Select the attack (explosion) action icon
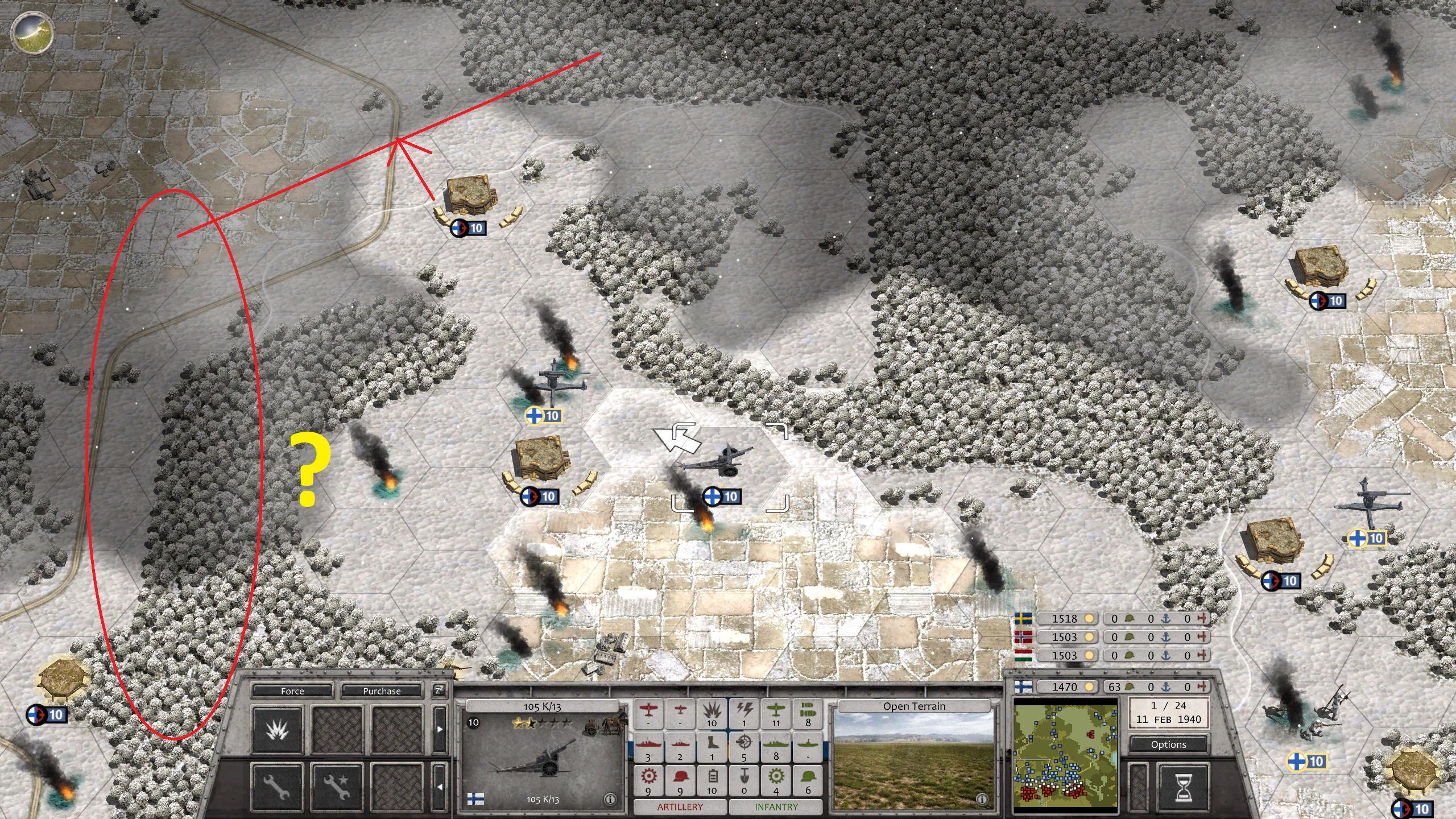The height and width of the screenshot is (819, 1456). [x=278, y=731]
